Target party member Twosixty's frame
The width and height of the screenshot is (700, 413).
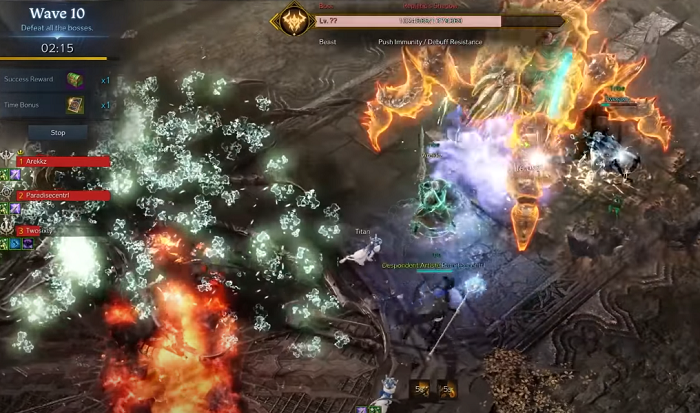click(50, 230)
